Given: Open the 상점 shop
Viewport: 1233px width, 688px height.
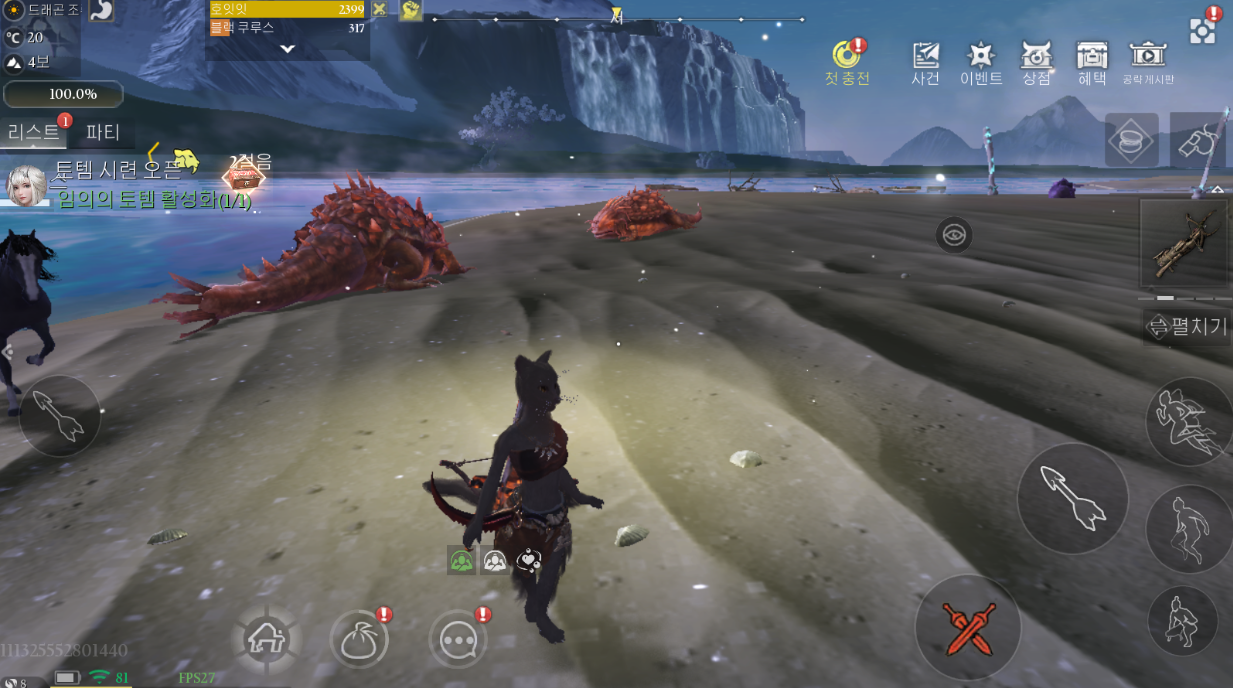Looking at the screenshot, I should [1036, 61].
